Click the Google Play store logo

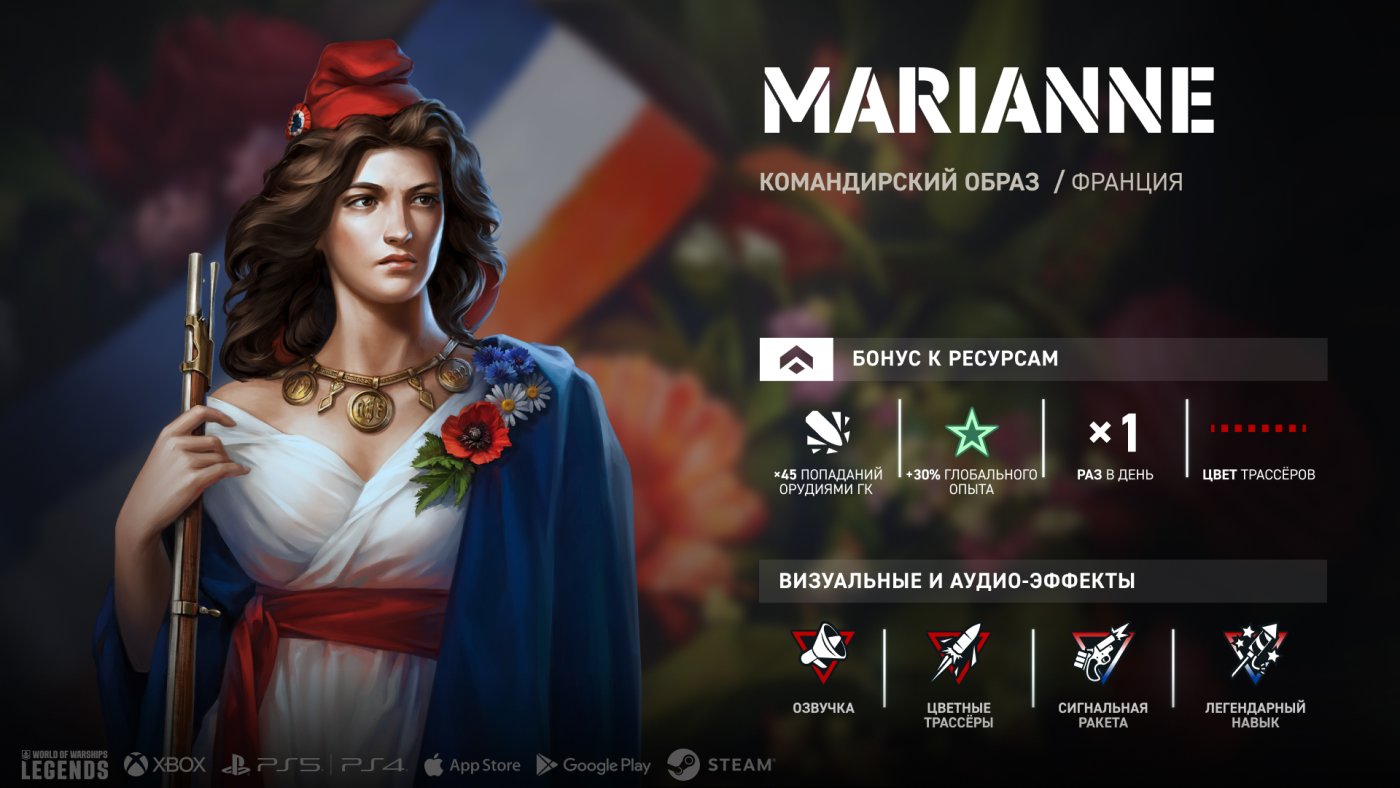point(593,765)
